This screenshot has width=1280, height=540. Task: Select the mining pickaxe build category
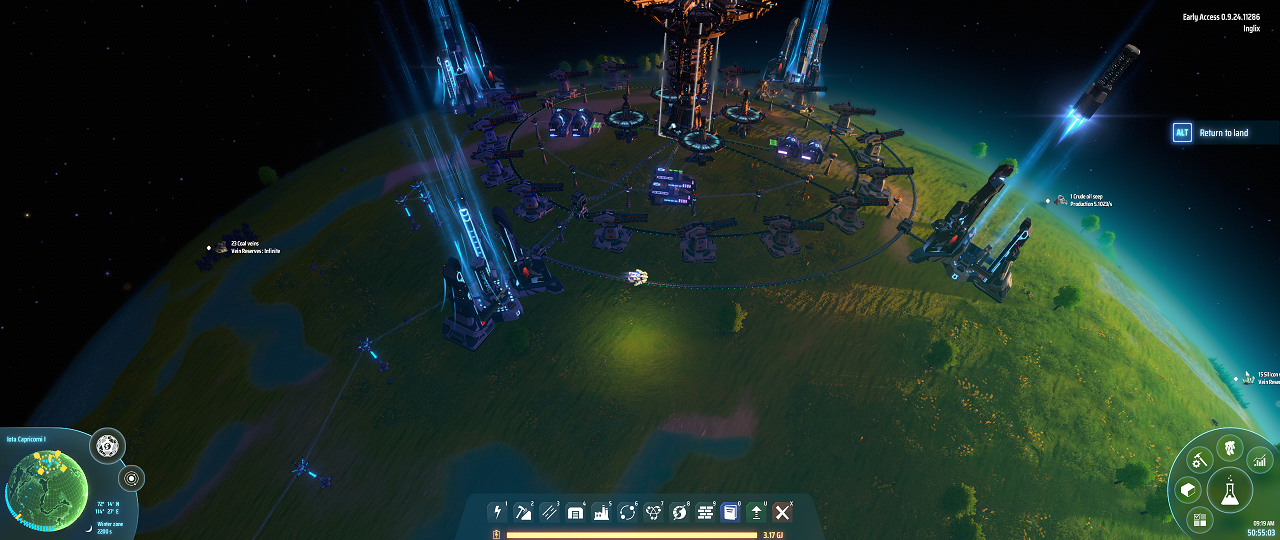point(523,513)
